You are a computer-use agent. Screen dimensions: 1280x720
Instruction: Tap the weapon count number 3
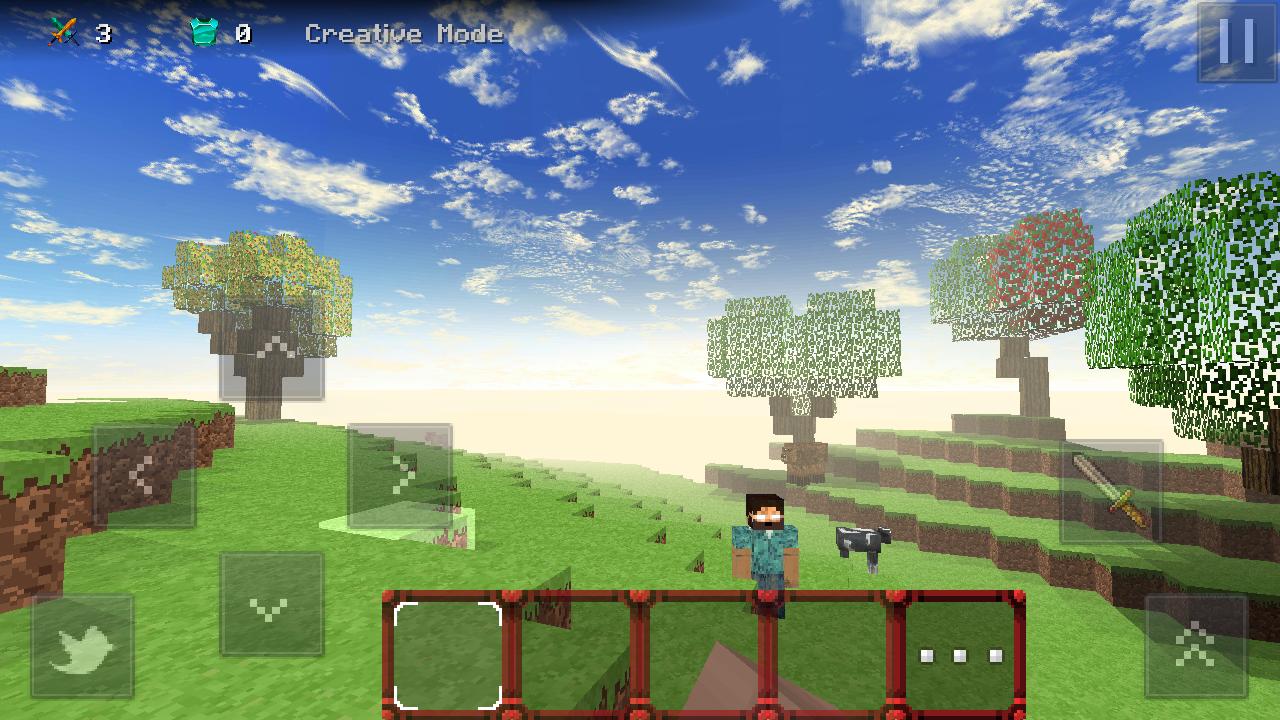103,31
